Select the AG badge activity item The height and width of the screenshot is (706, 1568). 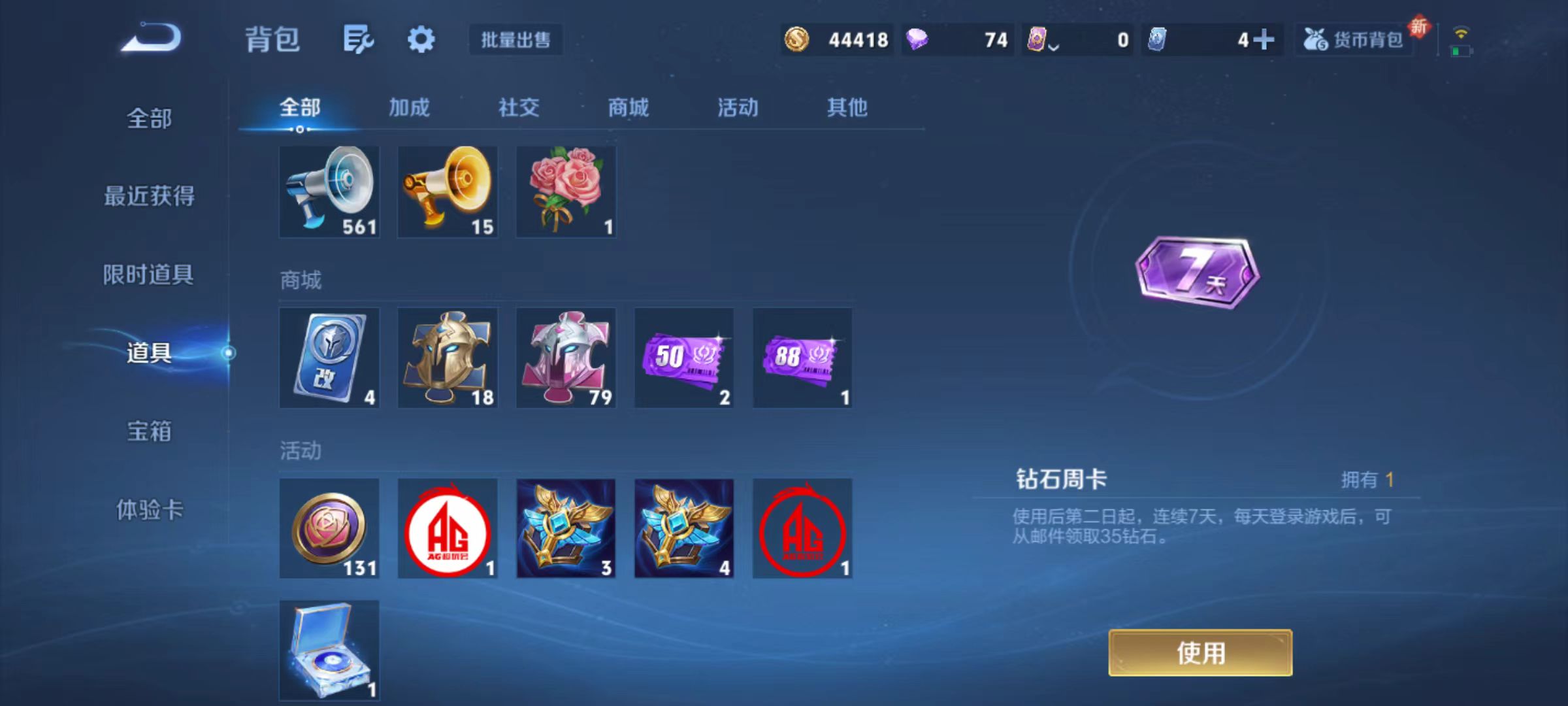pyautogui.click(x=447, y=528)
